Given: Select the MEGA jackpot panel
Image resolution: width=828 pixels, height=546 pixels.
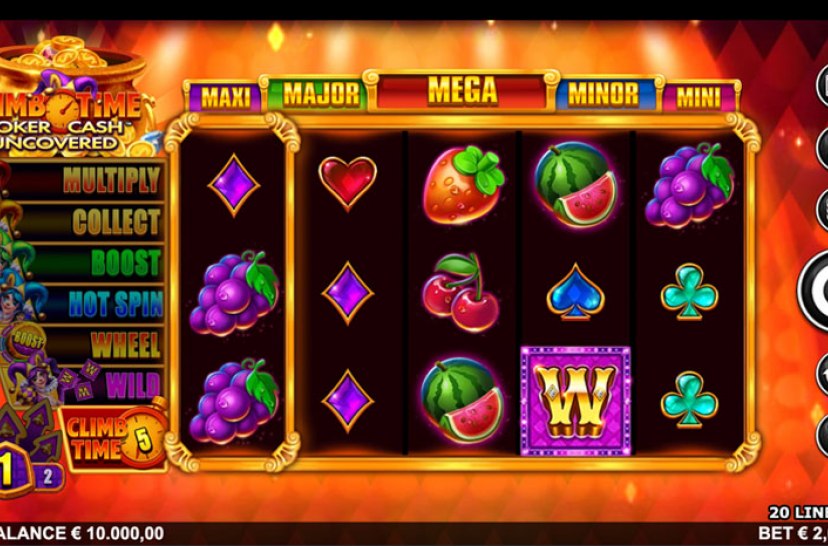Looking at the screenshot, I should tap(462, 91).
